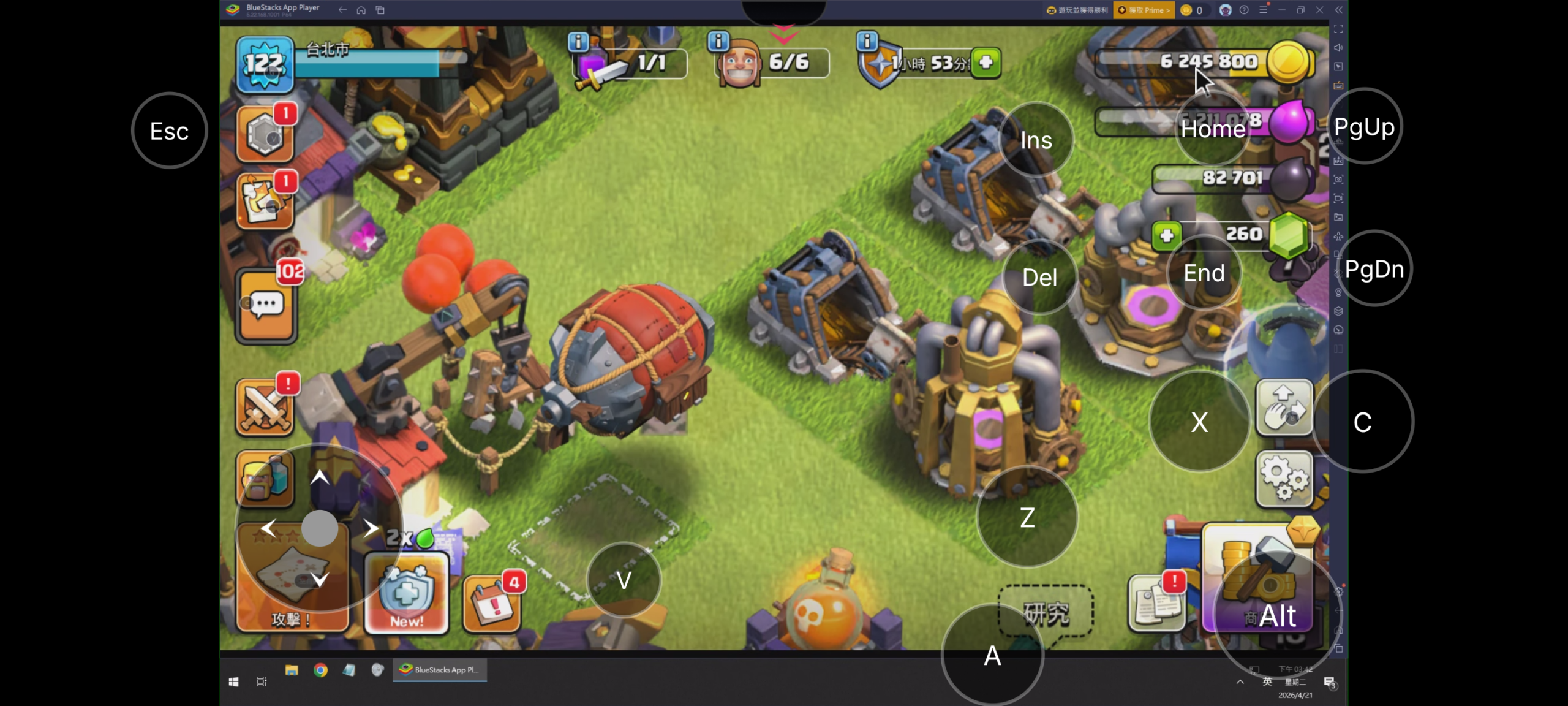1568x706 pixels.
Task: Open the hexagon badge button with alert
Action: (x=265, y=135)
